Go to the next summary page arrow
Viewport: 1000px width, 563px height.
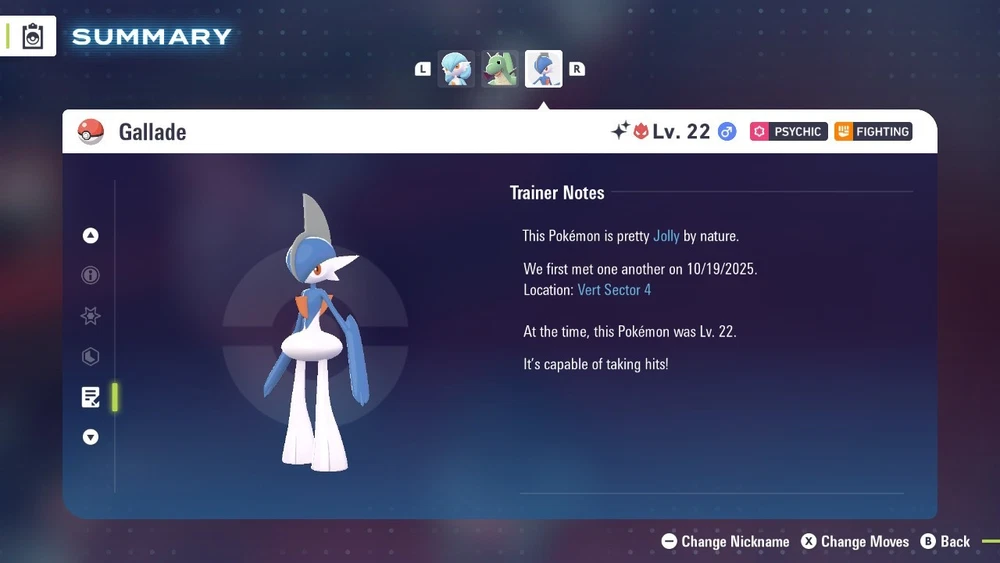coord(91,437)
